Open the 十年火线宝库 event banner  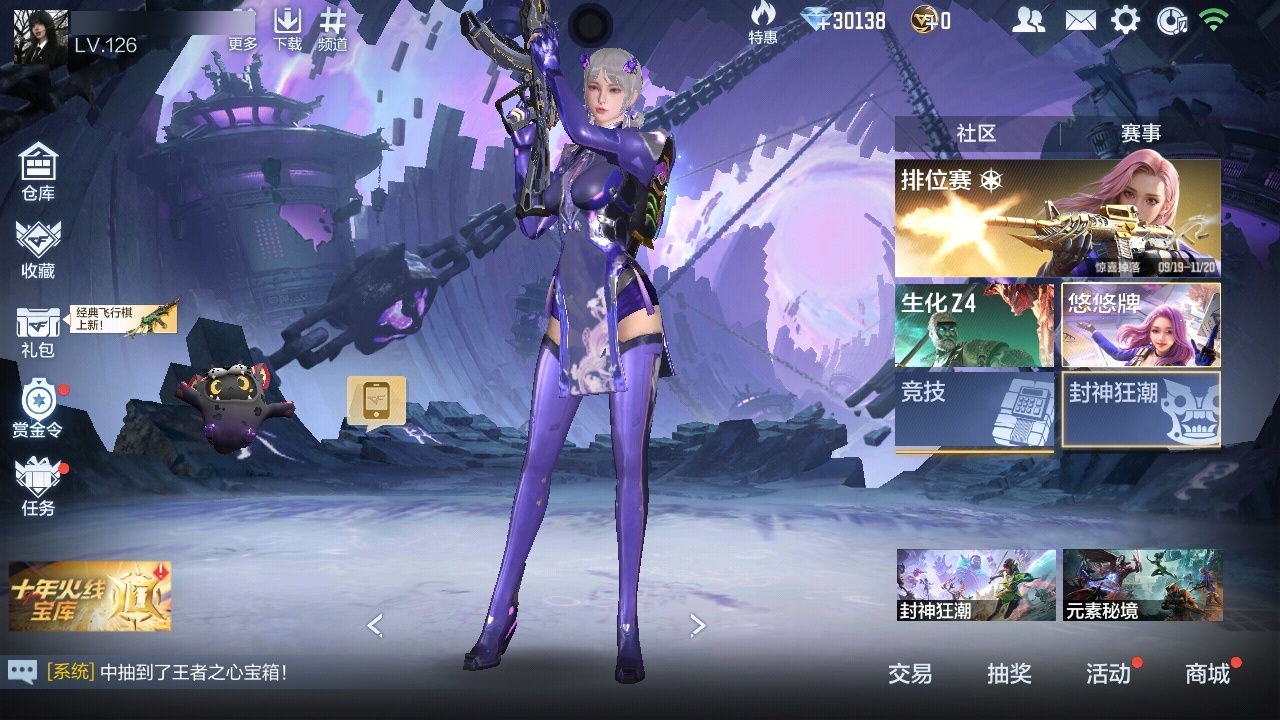point(90,596)
